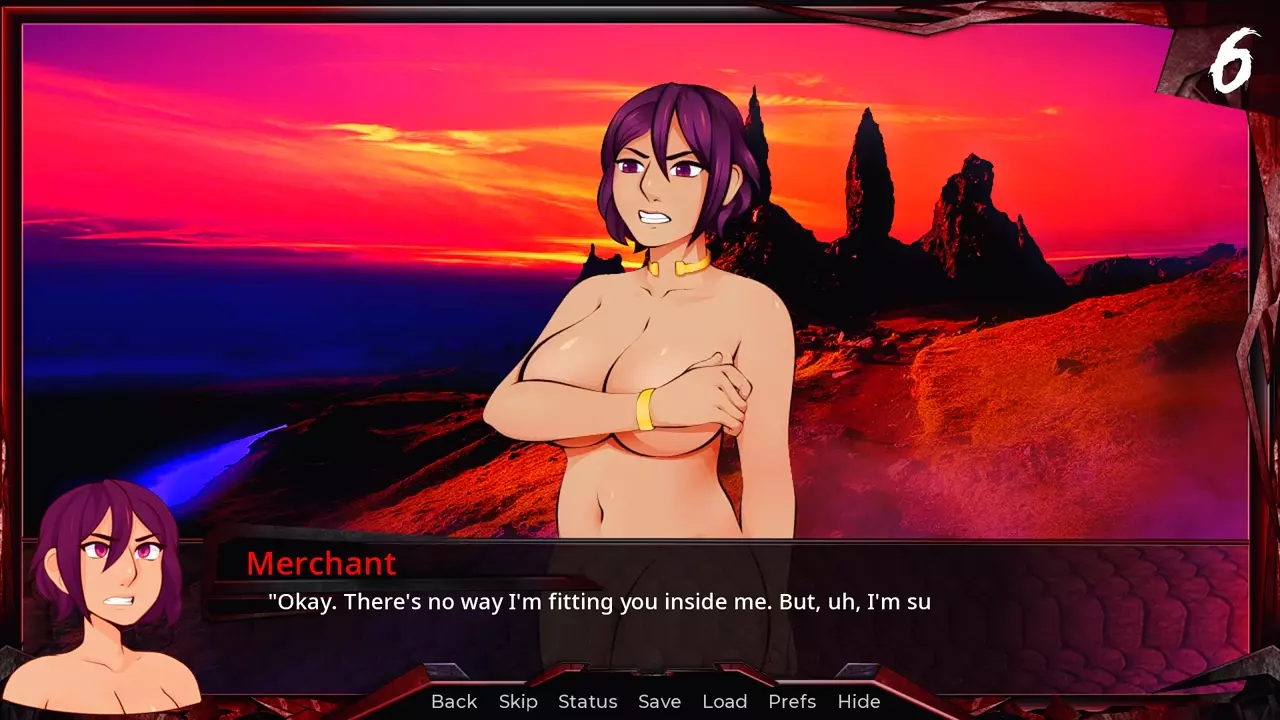Viewport: 1280px width, 720px height.
Task: Skip through the dialogue
Action: tap(518, 702)
